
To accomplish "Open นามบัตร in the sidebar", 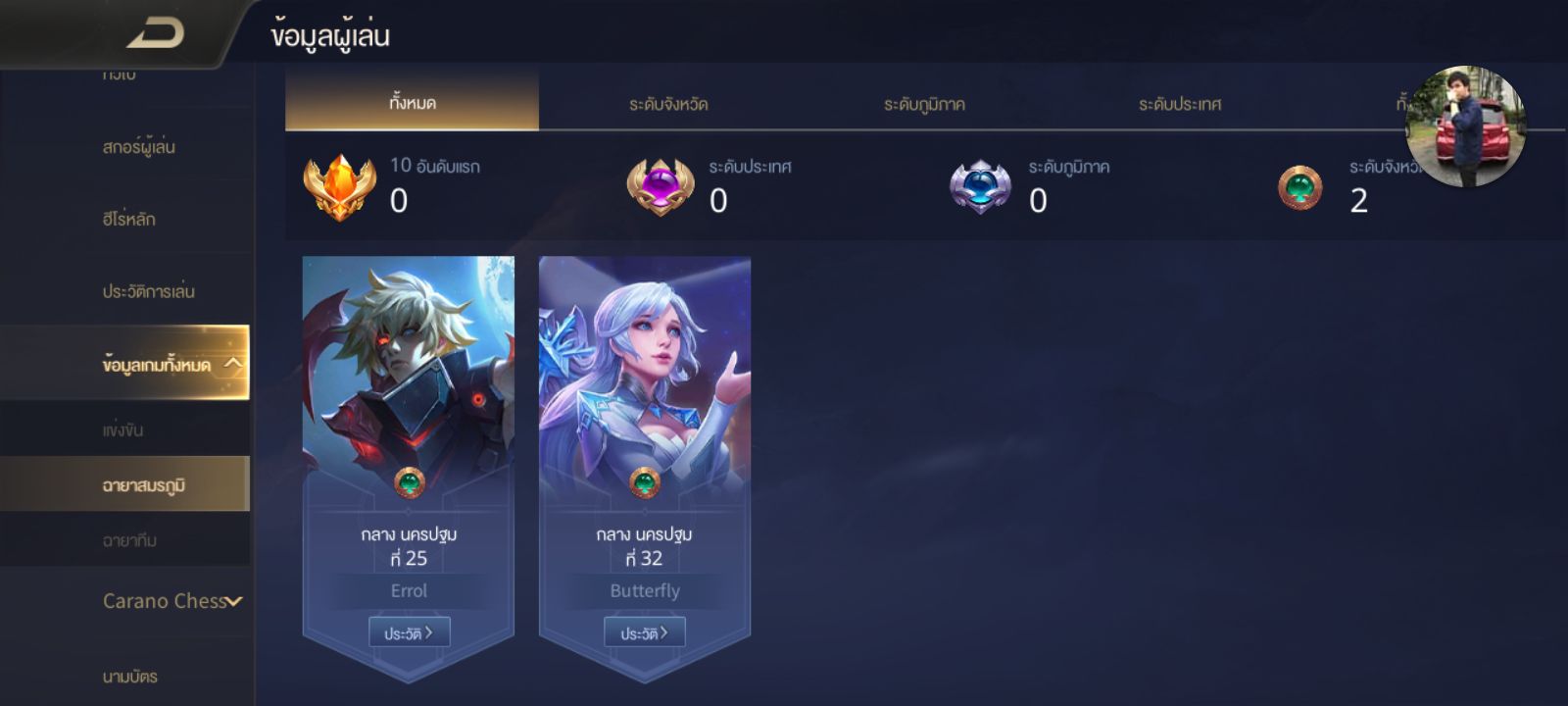I will (129, 676).
